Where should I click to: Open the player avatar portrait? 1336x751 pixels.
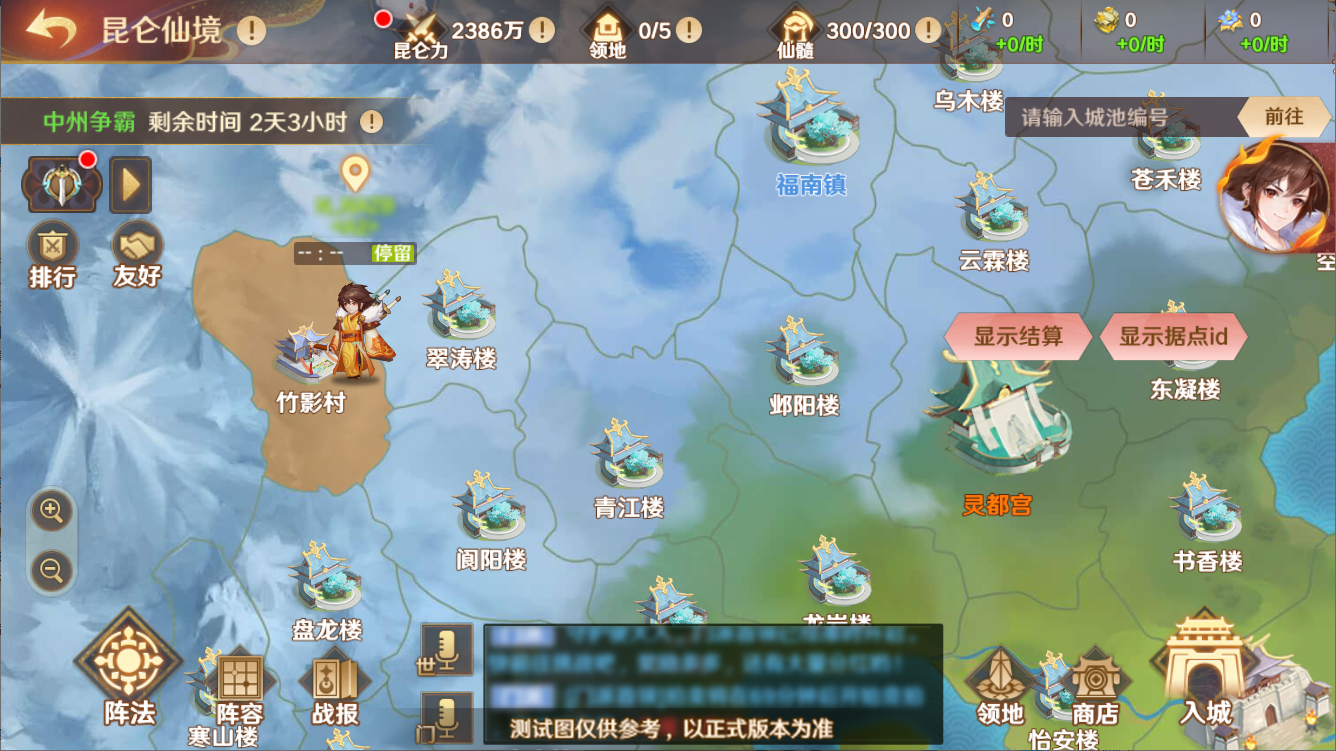point(1276,195)
